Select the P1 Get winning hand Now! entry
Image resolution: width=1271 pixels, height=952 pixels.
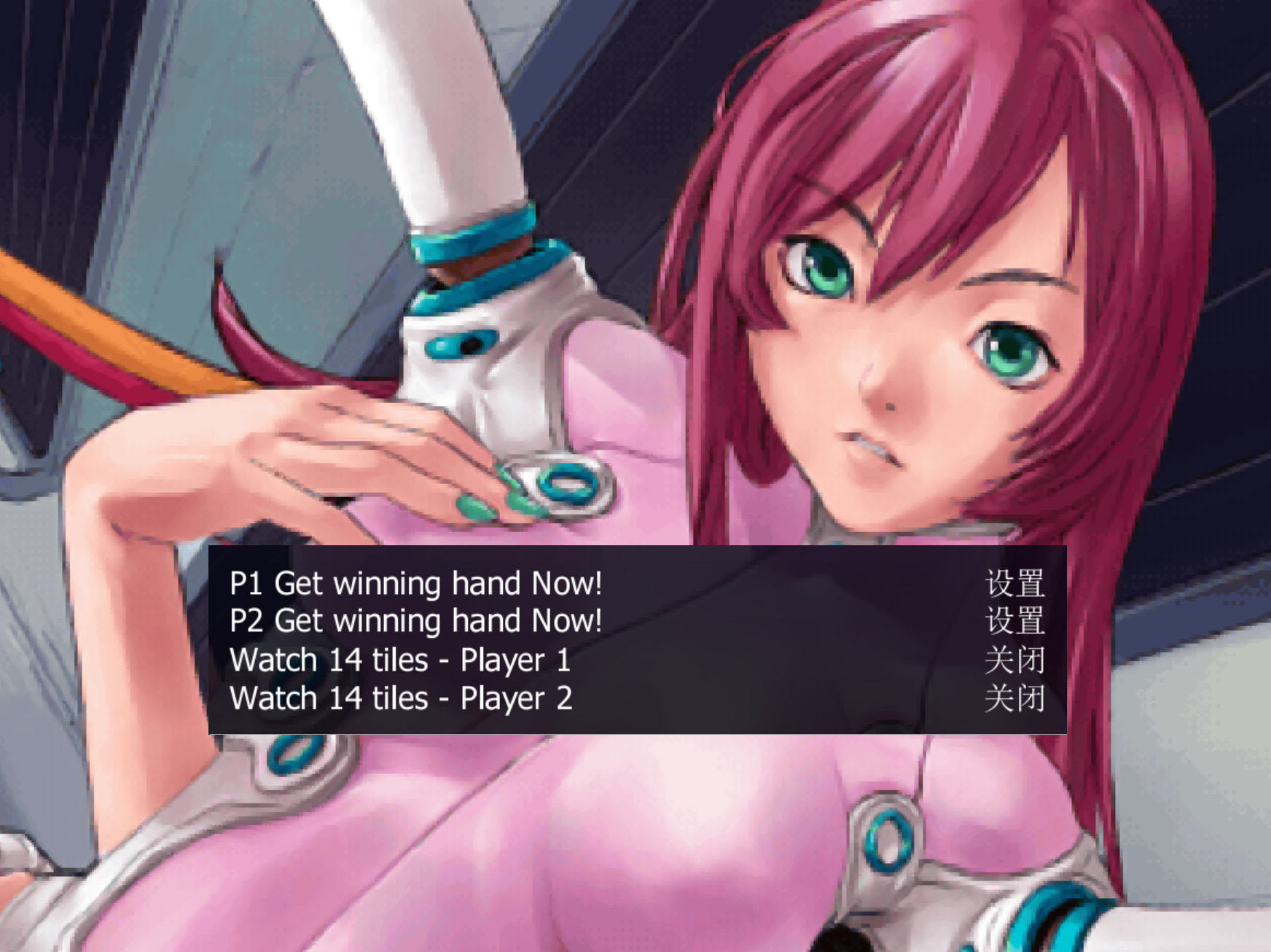(x=416, y=583)
